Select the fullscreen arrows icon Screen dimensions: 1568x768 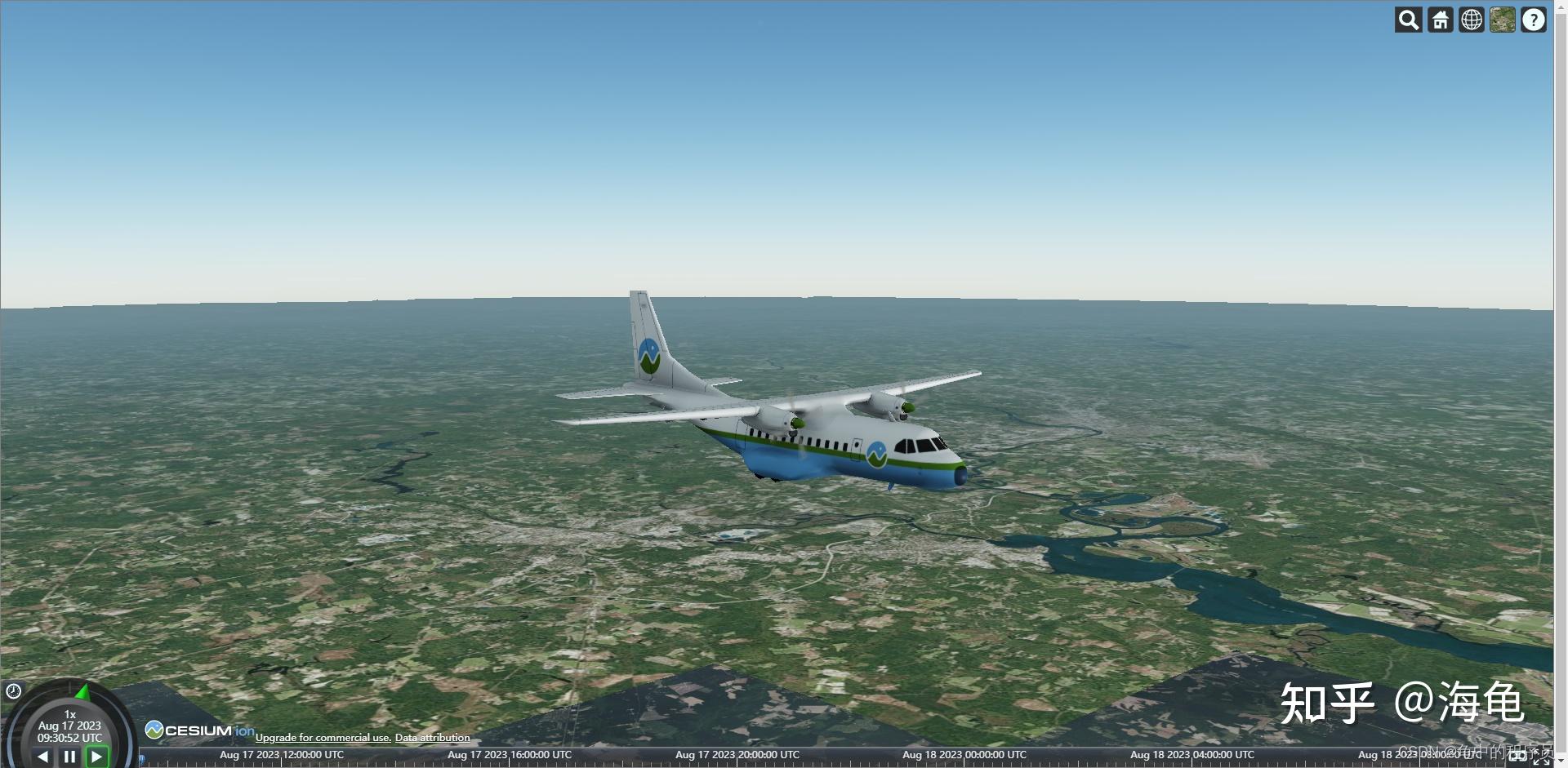pos(1542,757)
